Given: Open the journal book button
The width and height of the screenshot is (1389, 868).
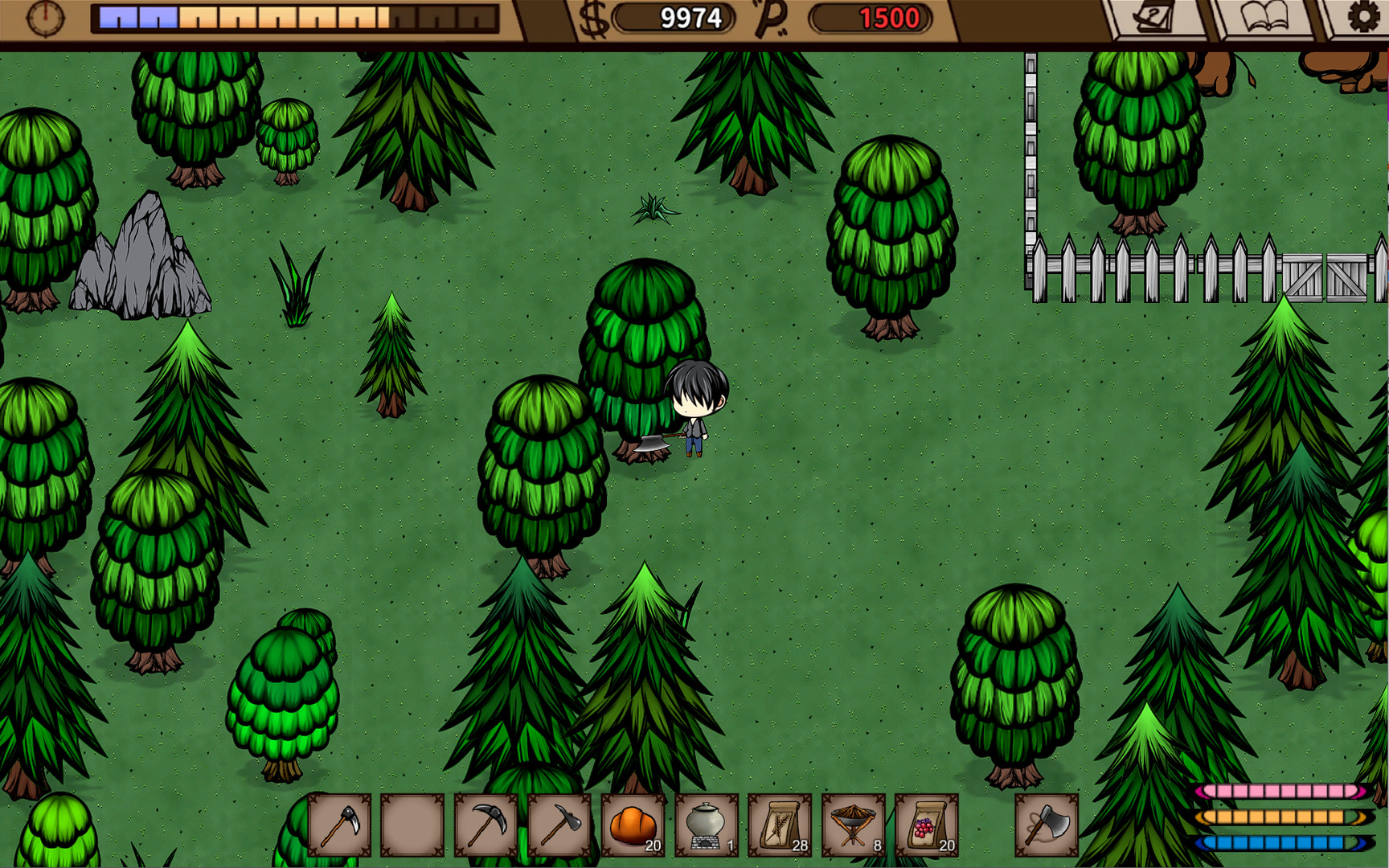Looking at the screenshot, I should click(x=1265, y=18).
